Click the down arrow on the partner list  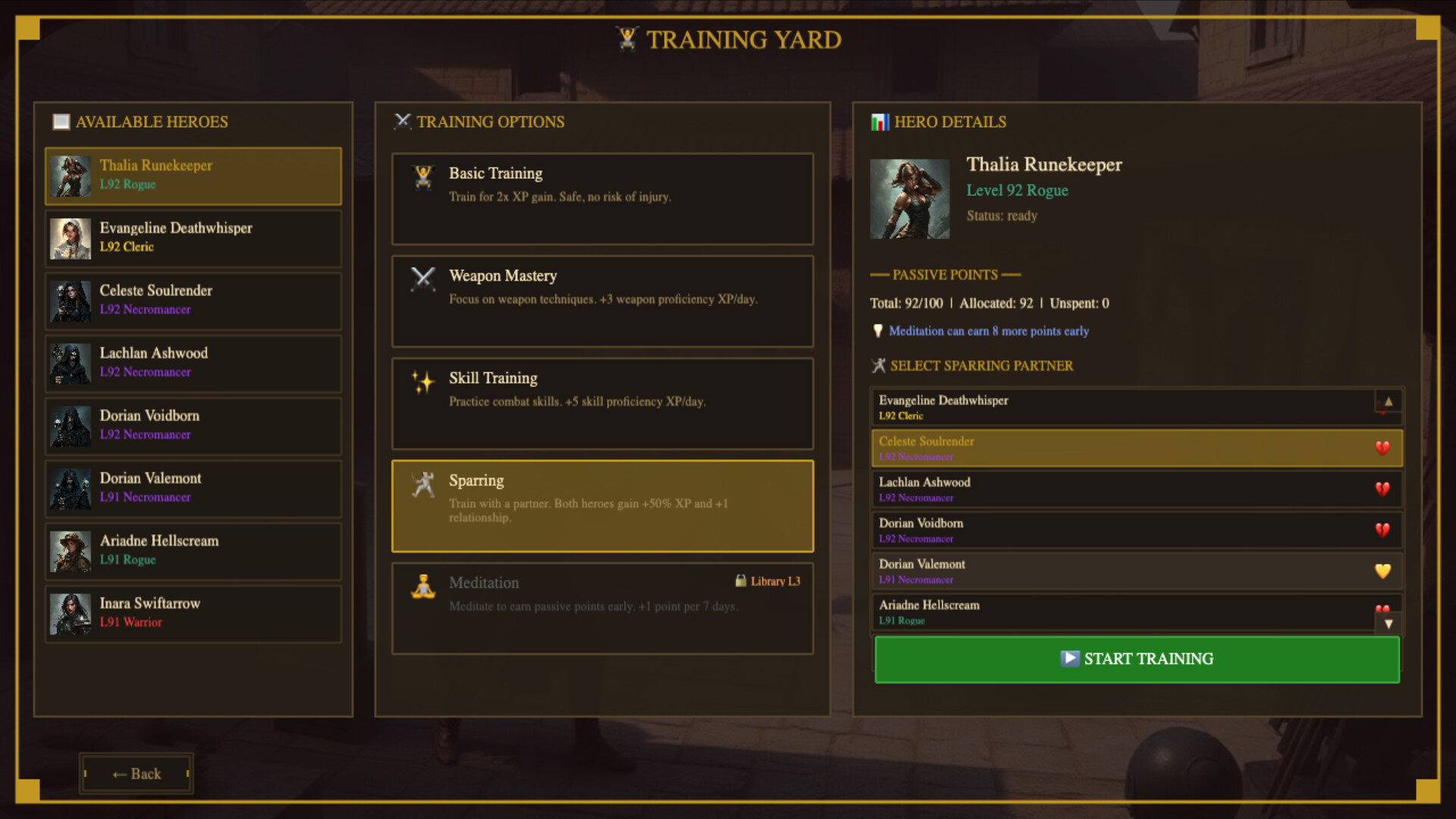tap(1389, 623)
